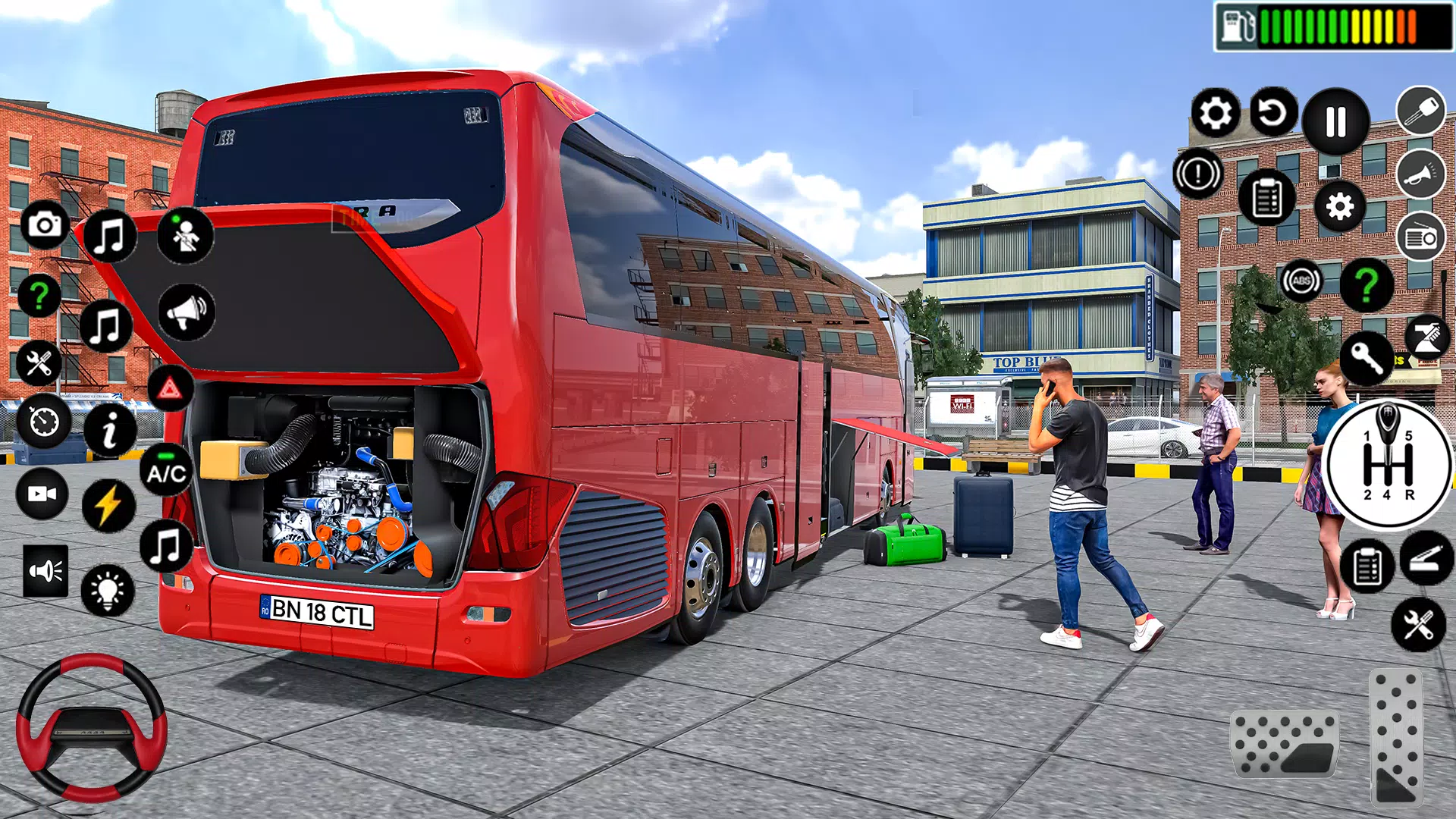Screen dimensions: 1456x819
Task: Open the photo camera icon
Action: (x=44, y=224)
